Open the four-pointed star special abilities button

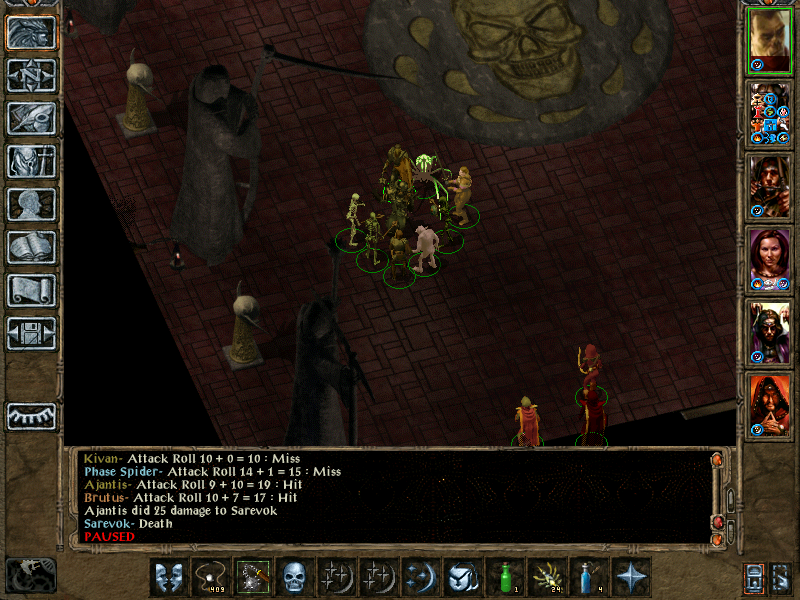(x=631, y=577)
